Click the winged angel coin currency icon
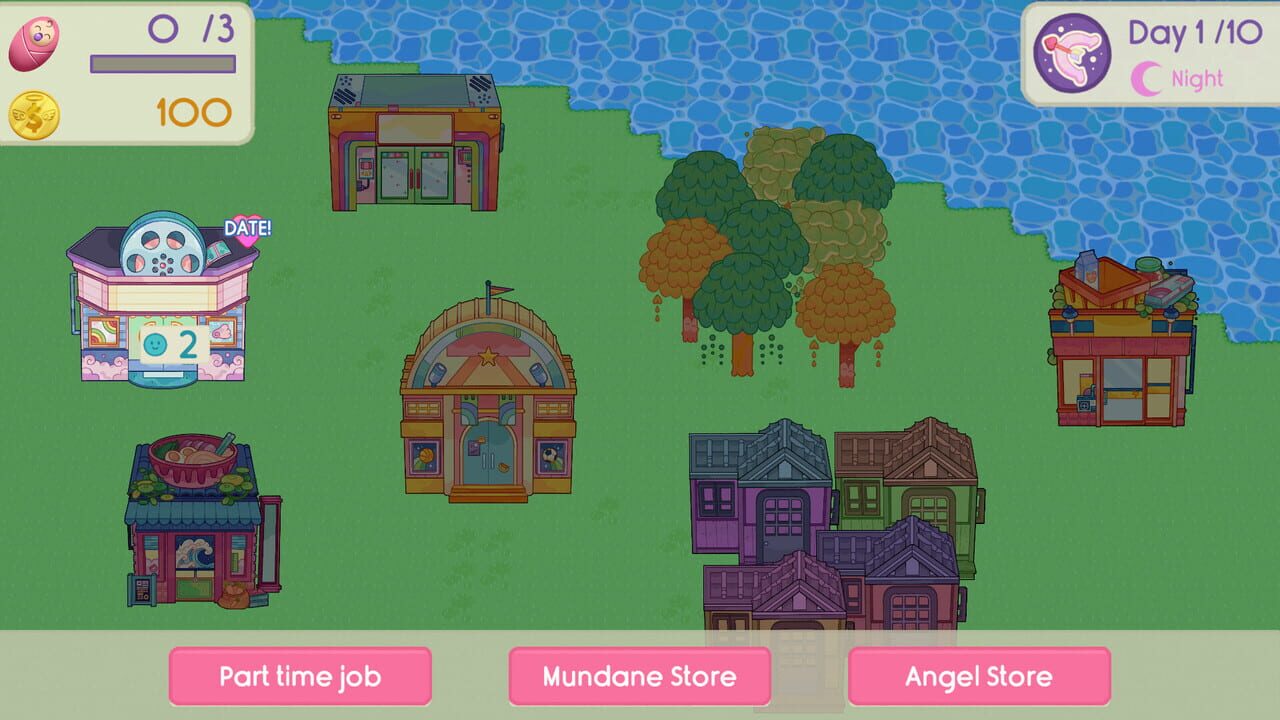Screen dimensions: 1280x720 [x=34, y=115]
